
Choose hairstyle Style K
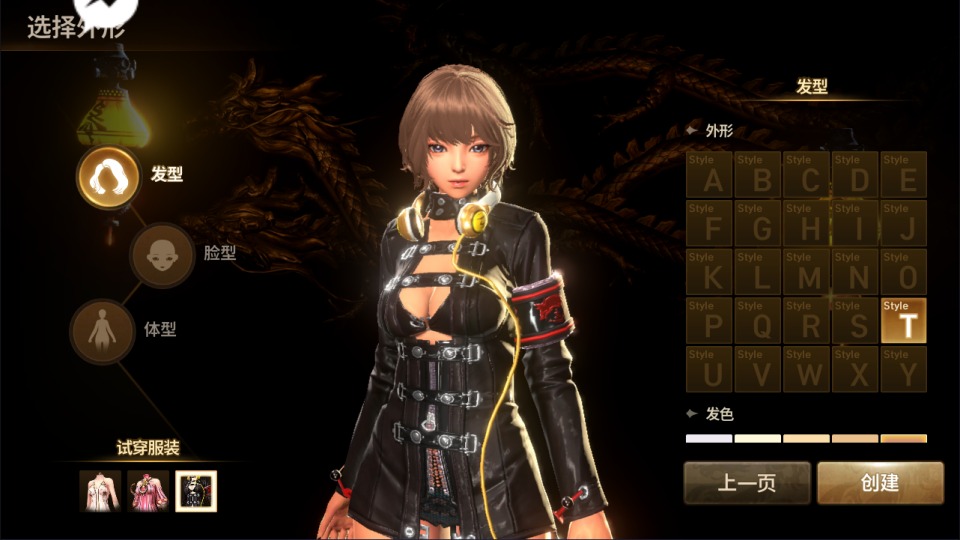(x=710, y=272)
